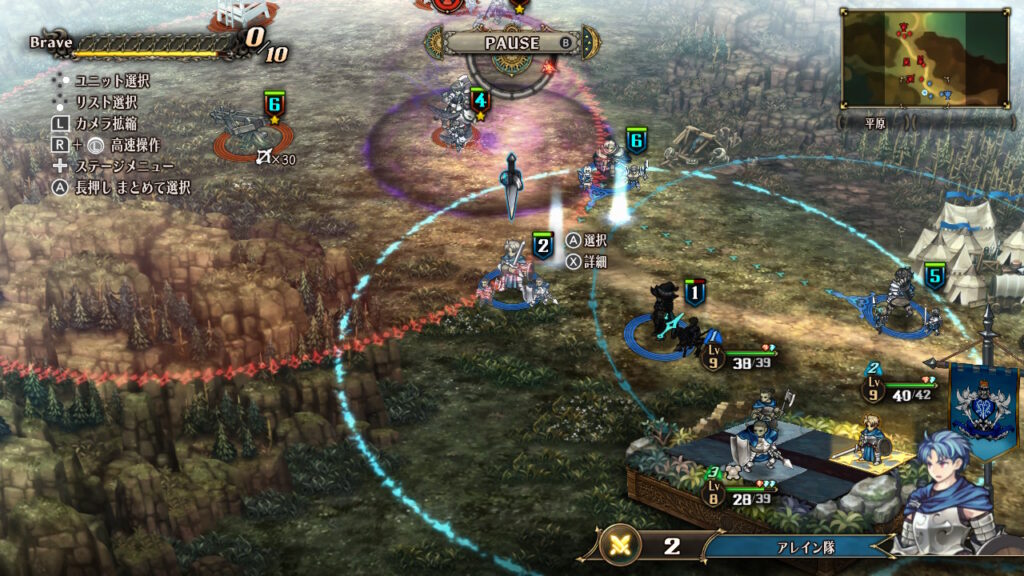Pick the blue allied unit 6 flag
This screenshot has width=1024, height=576.
(x=637, y=141)
